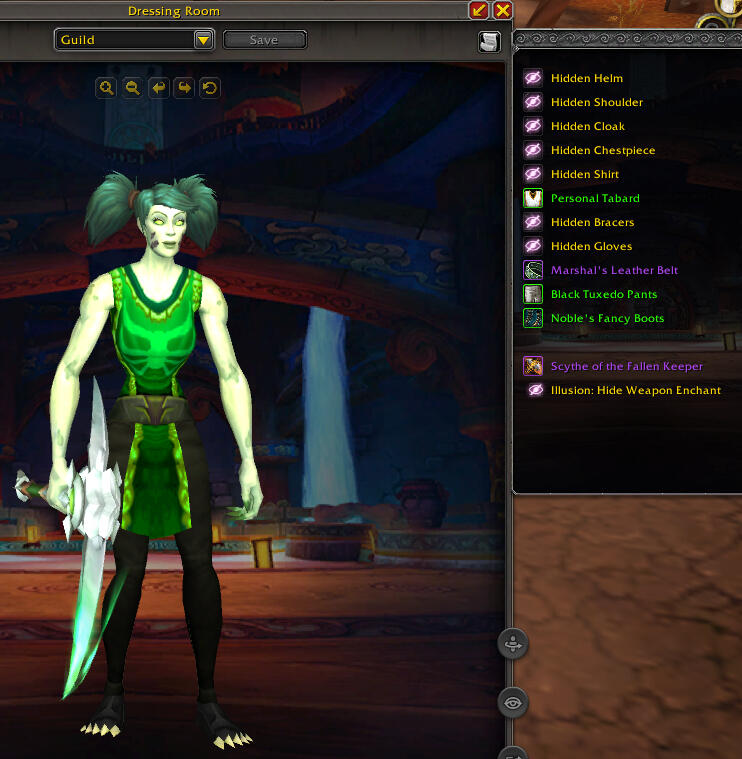Select the Hidden Helm entry
The height and width of the screenshot is (759, 742).
click(586, 78)
